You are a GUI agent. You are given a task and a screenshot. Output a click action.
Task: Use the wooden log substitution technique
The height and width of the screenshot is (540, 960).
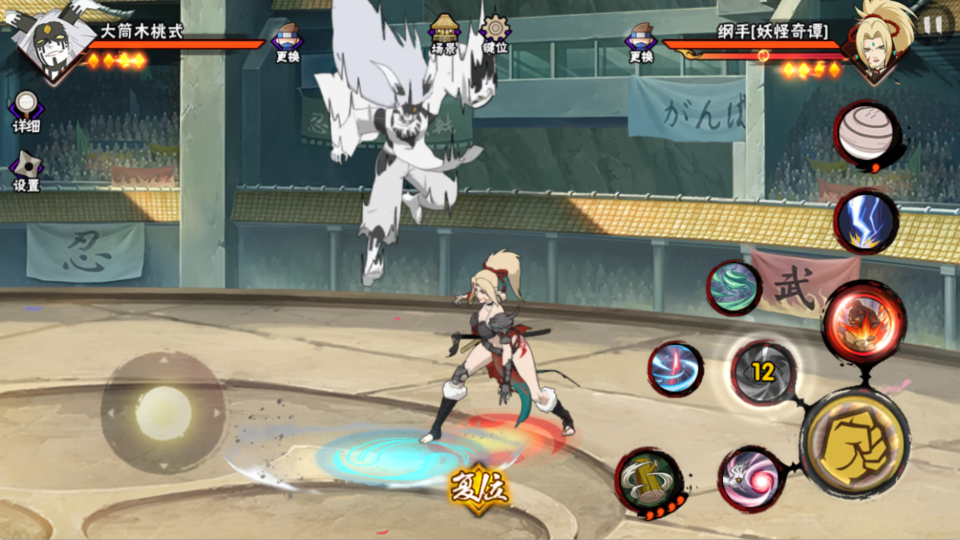coord(648,480)
